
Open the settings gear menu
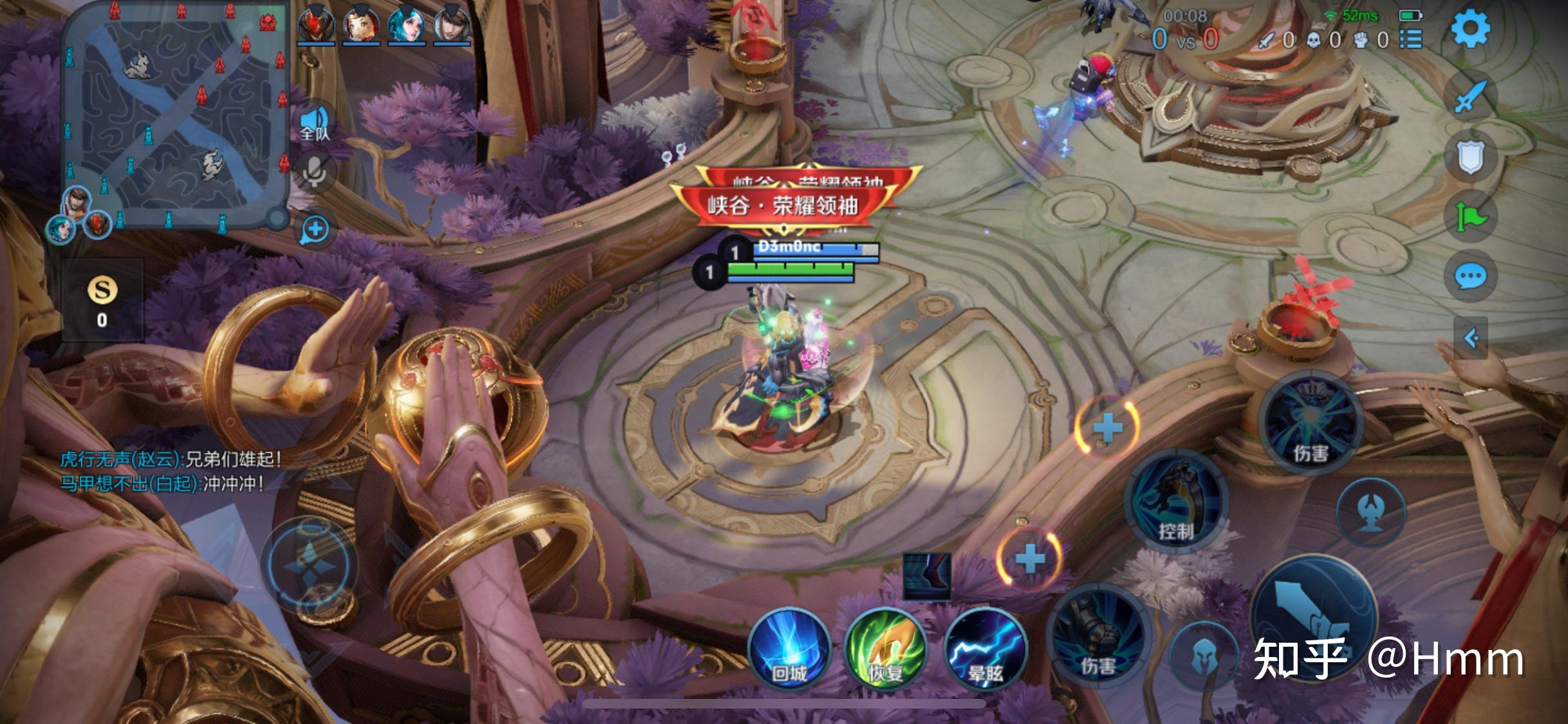(x=1470, y=29)
